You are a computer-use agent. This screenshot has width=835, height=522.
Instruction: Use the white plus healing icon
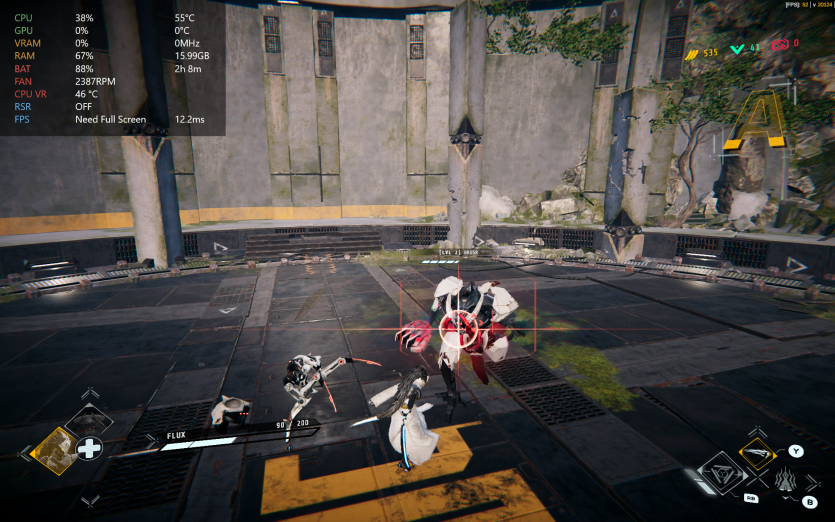click(x=91, y=448)
